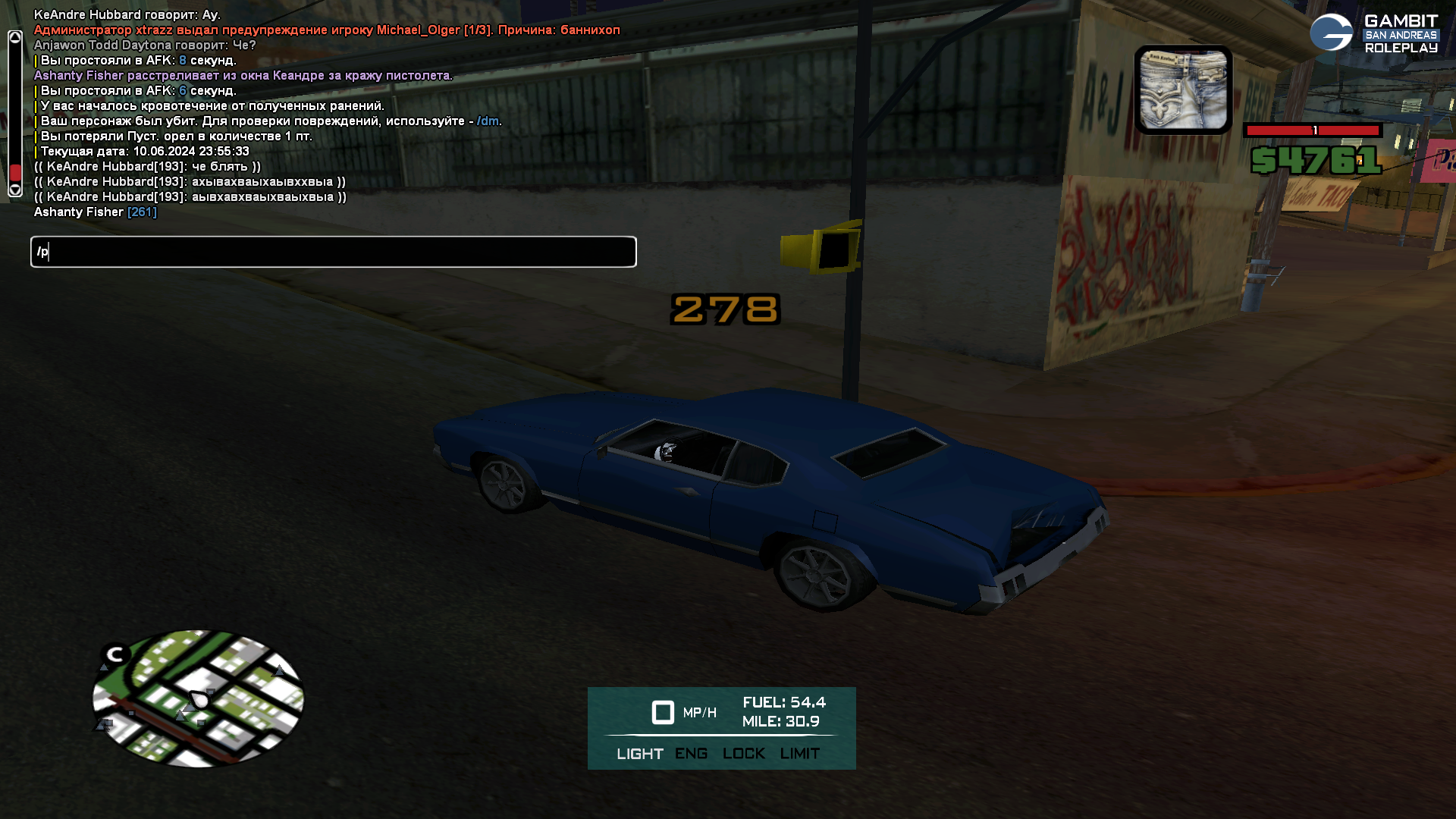The height and width of the screenshot is (819, 1456).
Task: Toggle the LIGHT vehicle indicator
Action: pos(639,754)
